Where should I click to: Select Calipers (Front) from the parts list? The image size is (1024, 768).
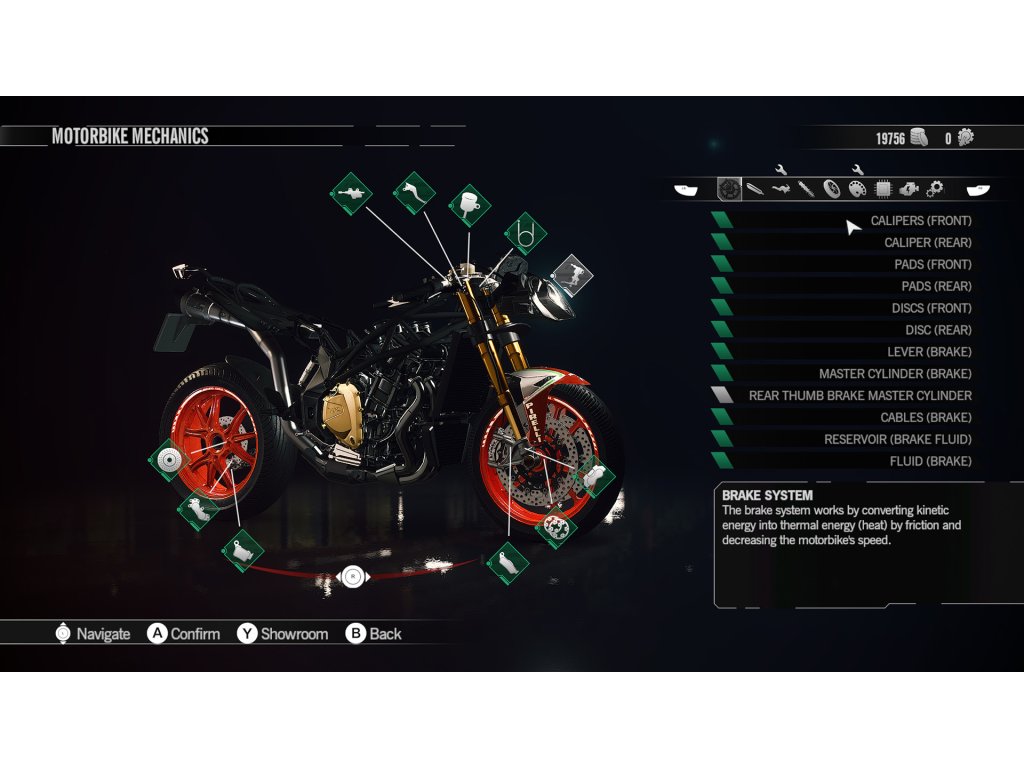(x=920, y=221)
